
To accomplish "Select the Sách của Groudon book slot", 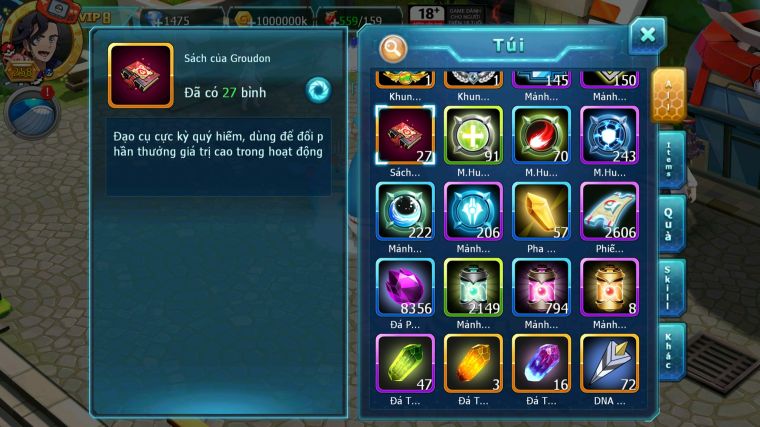I will 405,134.
